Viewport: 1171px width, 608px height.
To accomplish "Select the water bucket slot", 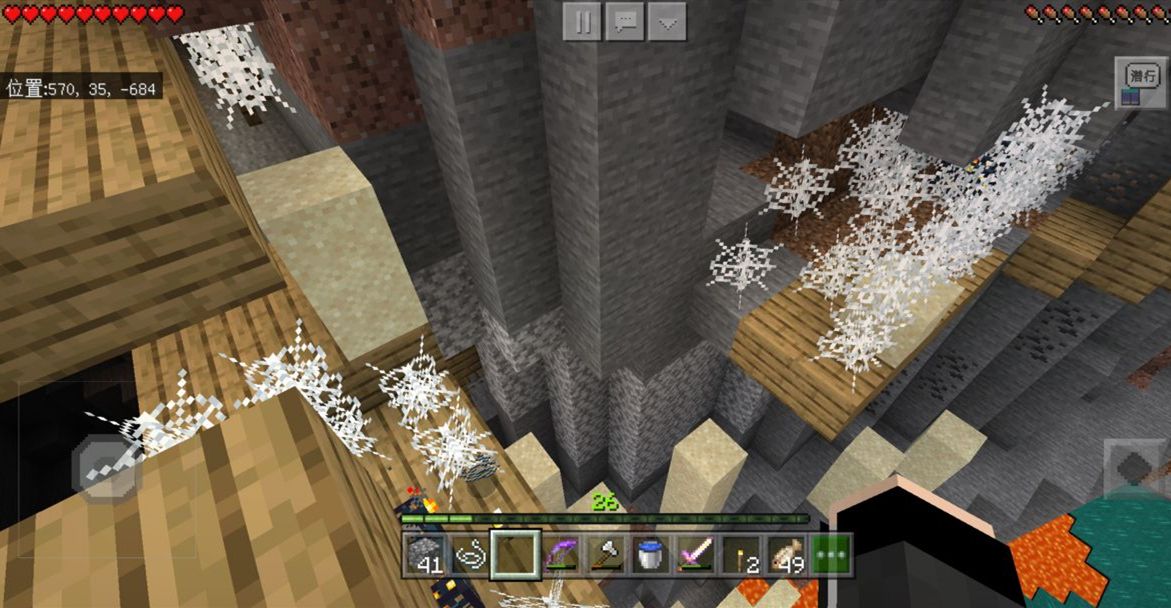I will (650, 554).
